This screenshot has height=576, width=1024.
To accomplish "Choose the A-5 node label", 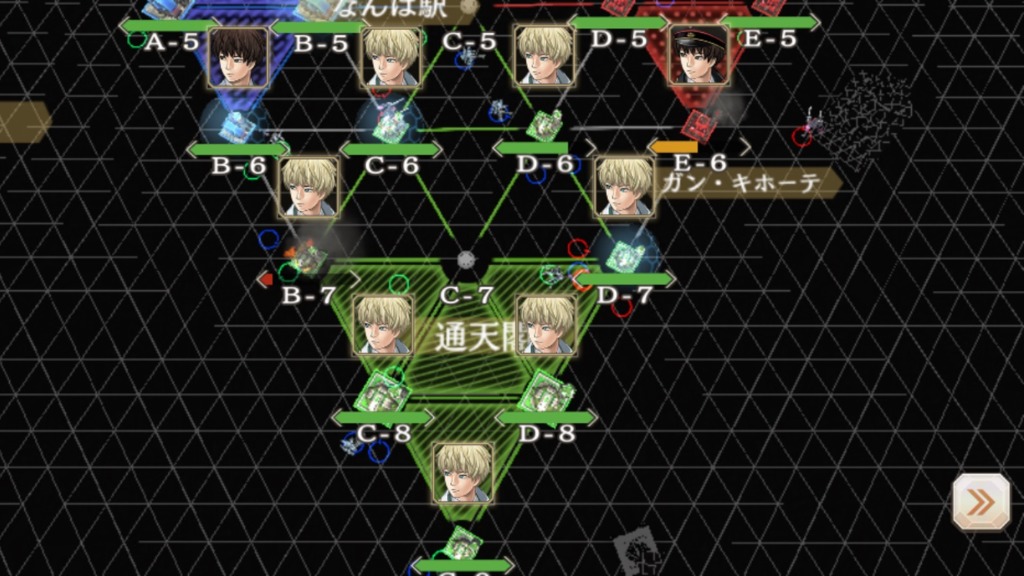I will pos(171,41).
